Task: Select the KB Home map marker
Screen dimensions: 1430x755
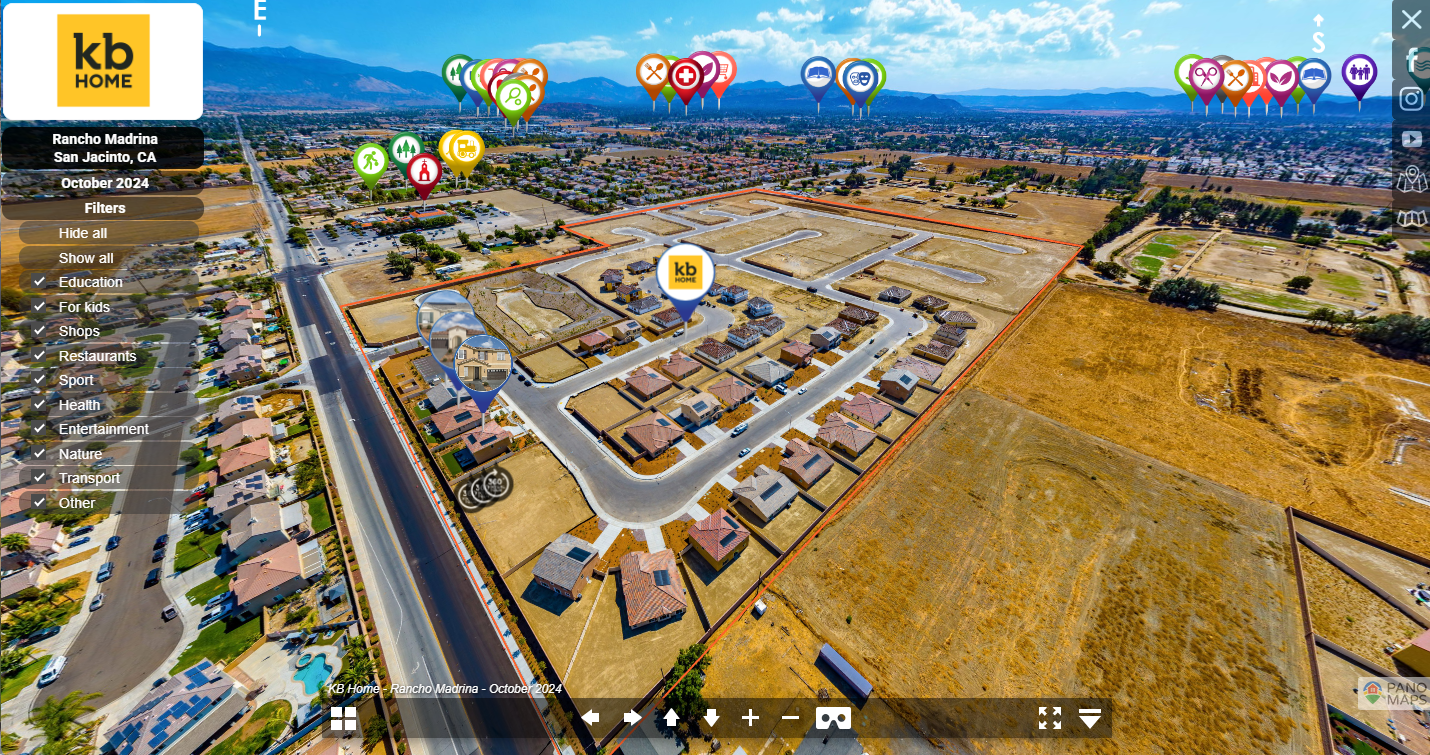Action: pos(685,272)
